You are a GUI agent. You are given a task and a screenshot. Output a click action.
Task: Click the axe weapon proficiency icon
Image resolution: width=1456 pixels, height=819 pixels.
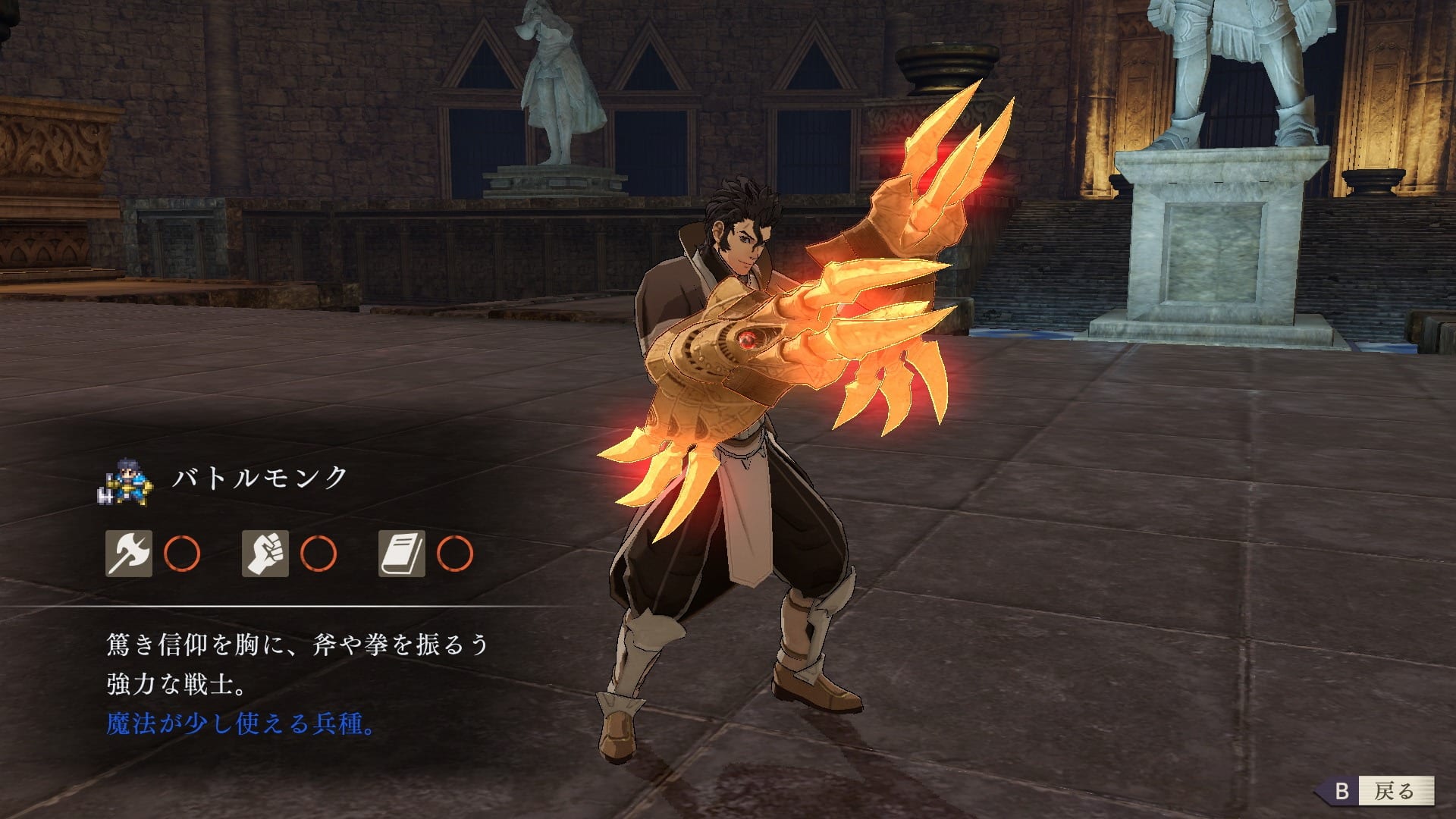click(x=128, y=554)
